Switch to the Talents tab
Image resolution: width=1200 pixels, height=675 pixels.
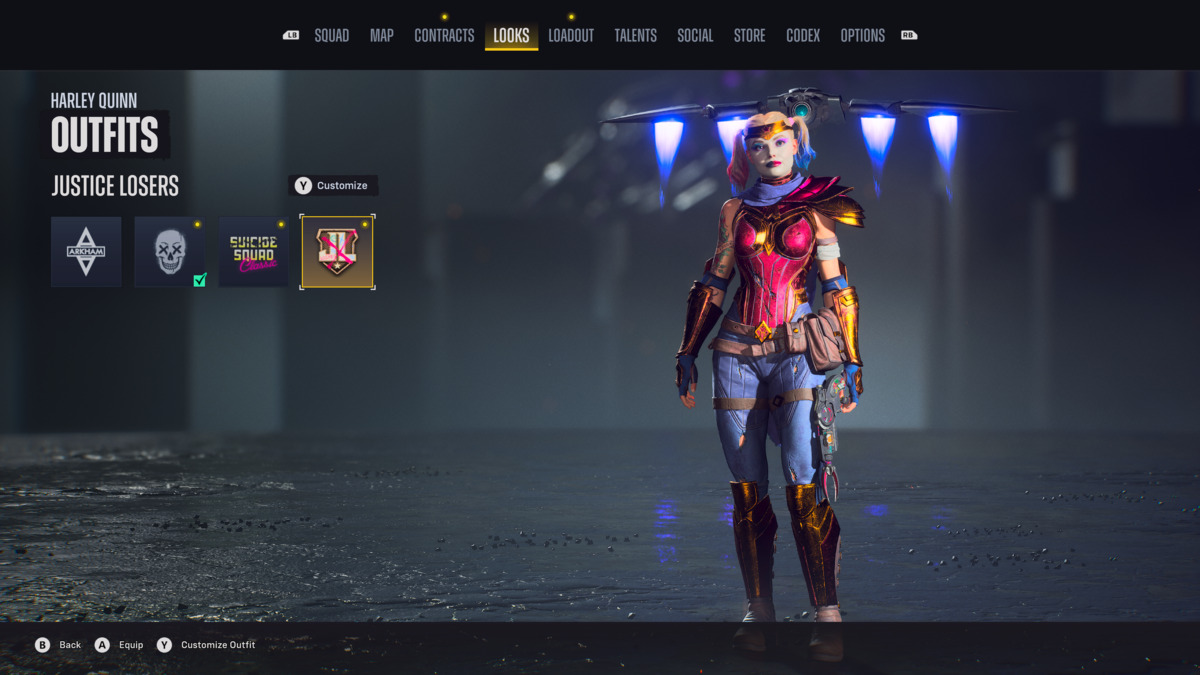(x=635, y=36)
